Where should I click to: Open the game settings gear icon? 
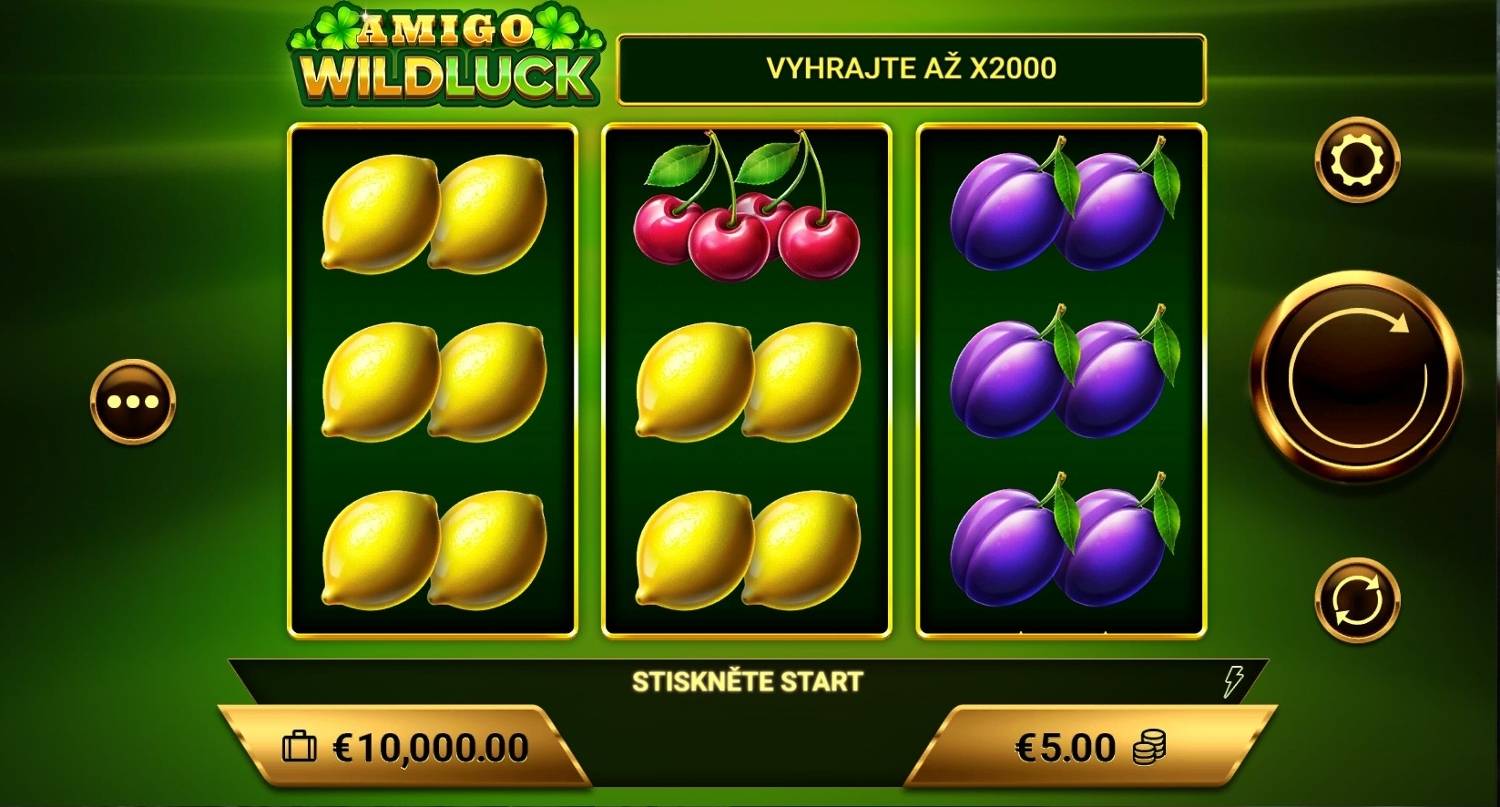click(x=1356, y=158)
